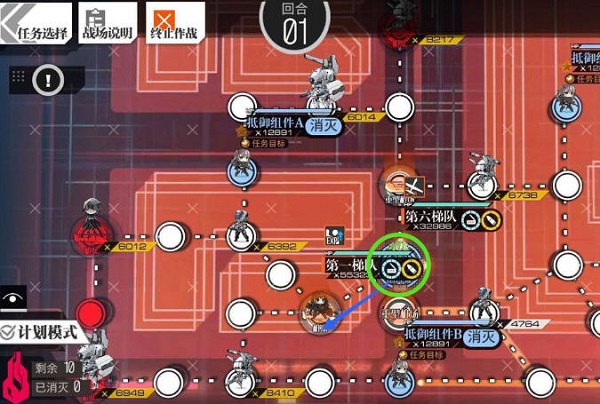Toggle the eye visibility icon

13,298
